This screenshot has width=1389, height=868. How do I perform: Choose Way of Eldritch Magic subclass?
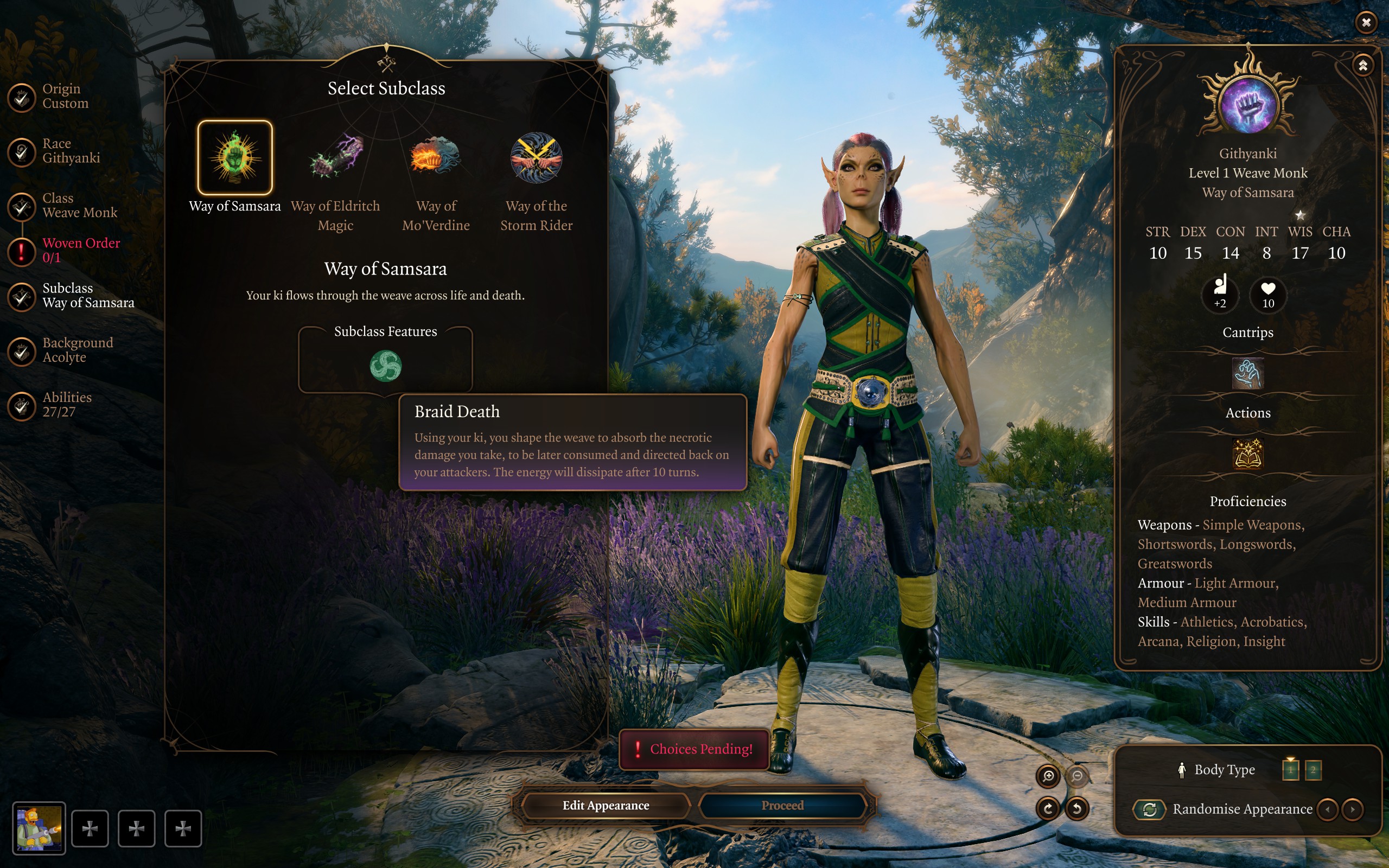pos(335,158)
